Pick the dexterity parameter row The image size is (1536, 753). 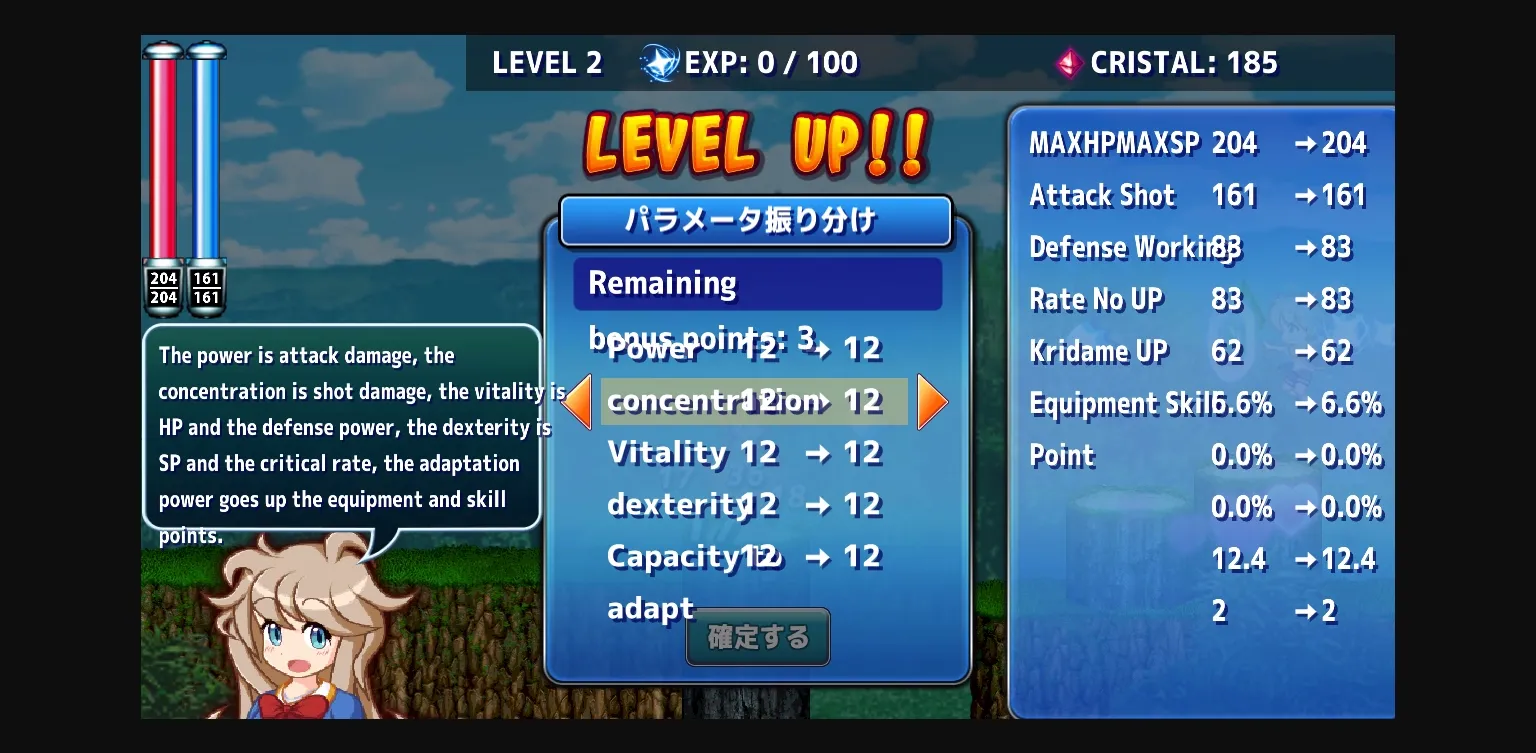pyautogui.click(x=745, y=505)
